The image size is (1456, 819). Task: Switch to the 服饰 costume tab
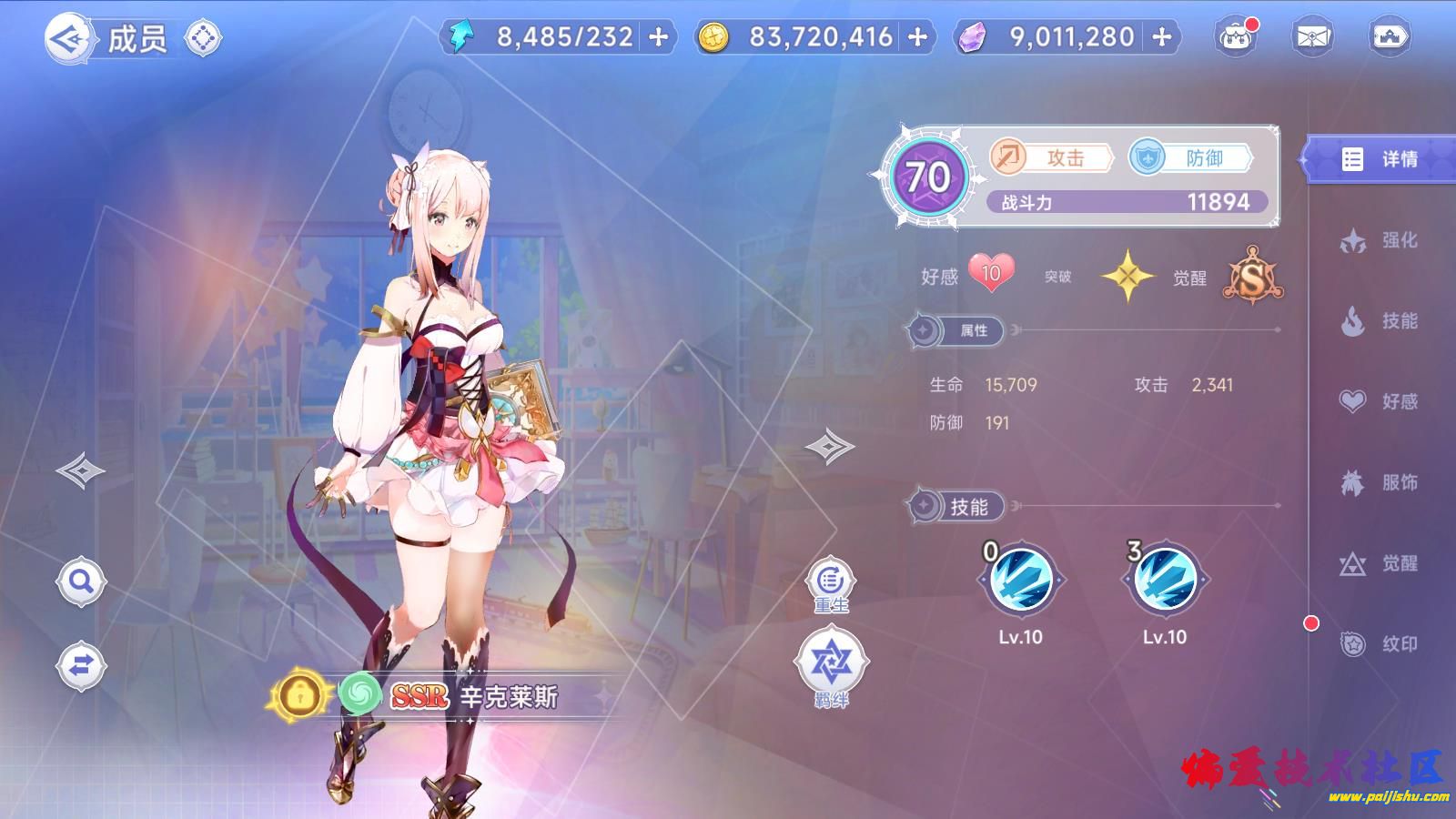tap(1380, 482)
